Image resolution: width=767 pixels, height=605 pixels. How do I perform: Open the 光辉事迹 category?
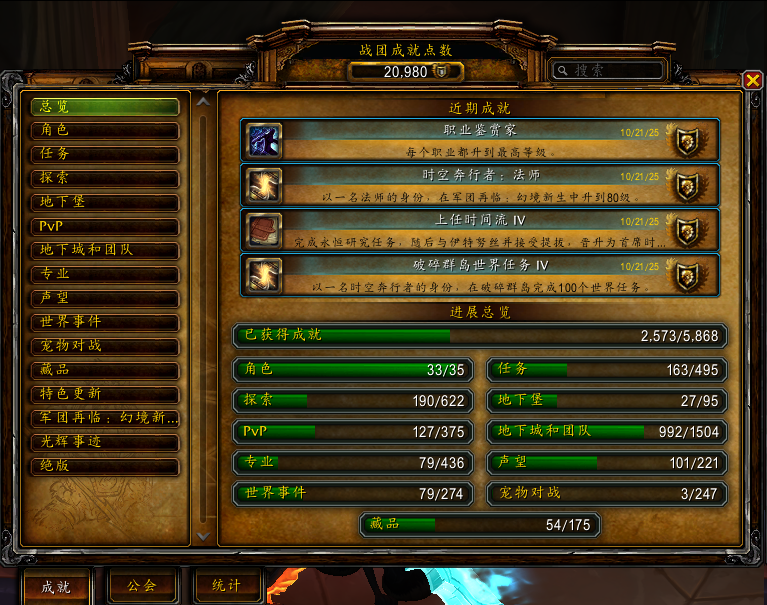105,442
